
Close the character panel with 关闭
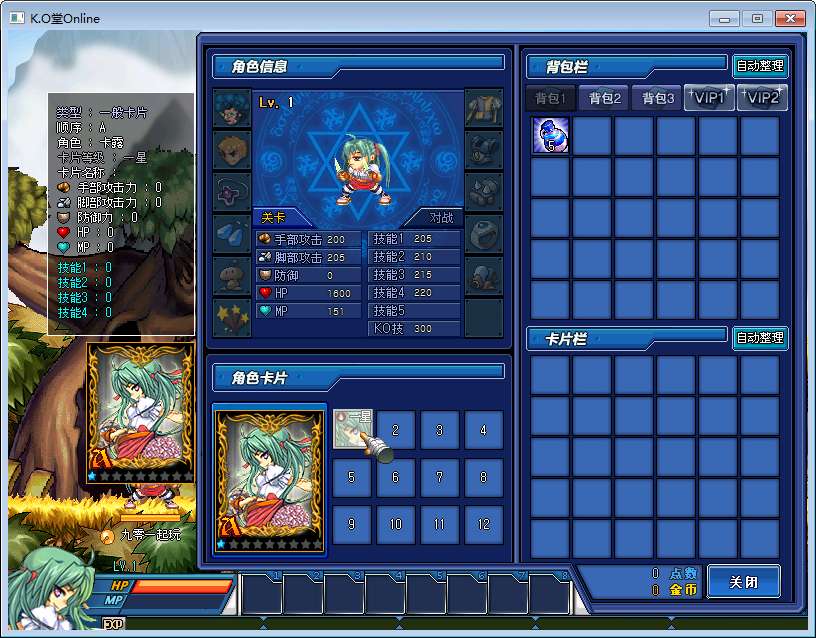click(743, 582)
